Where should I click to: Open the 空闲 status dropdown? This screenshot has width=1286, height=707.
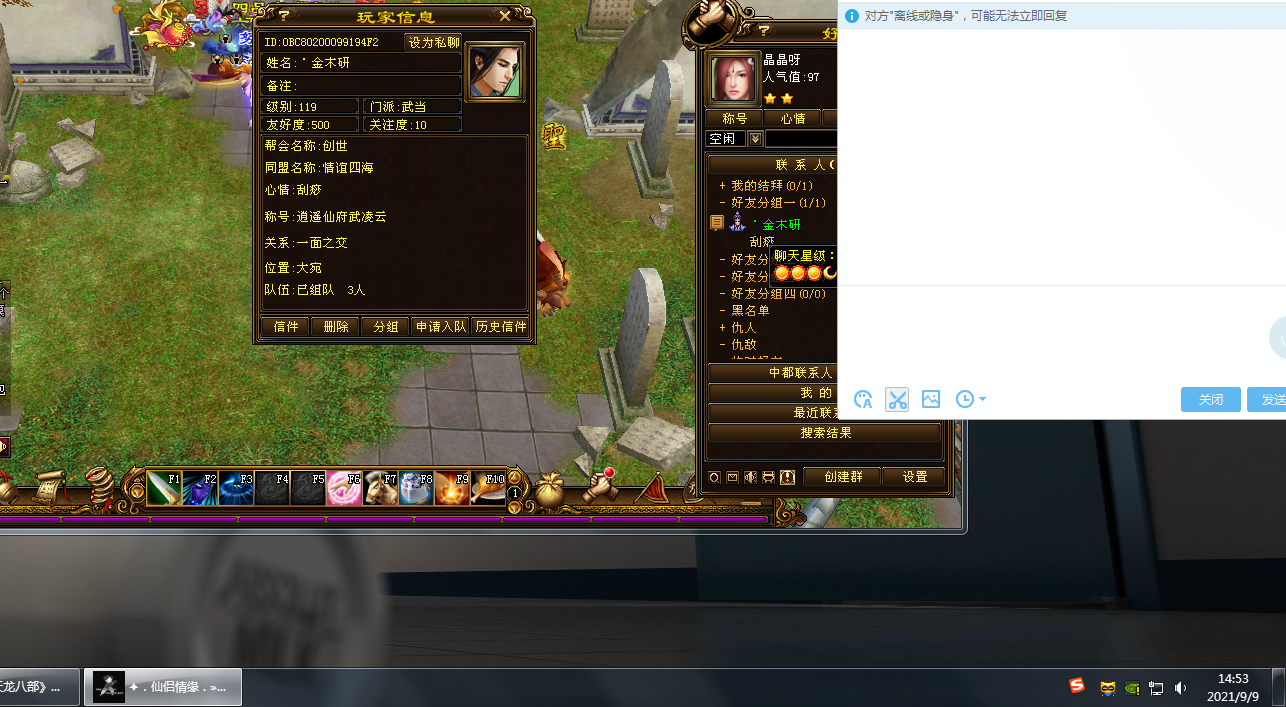click(x=755, y=139)
